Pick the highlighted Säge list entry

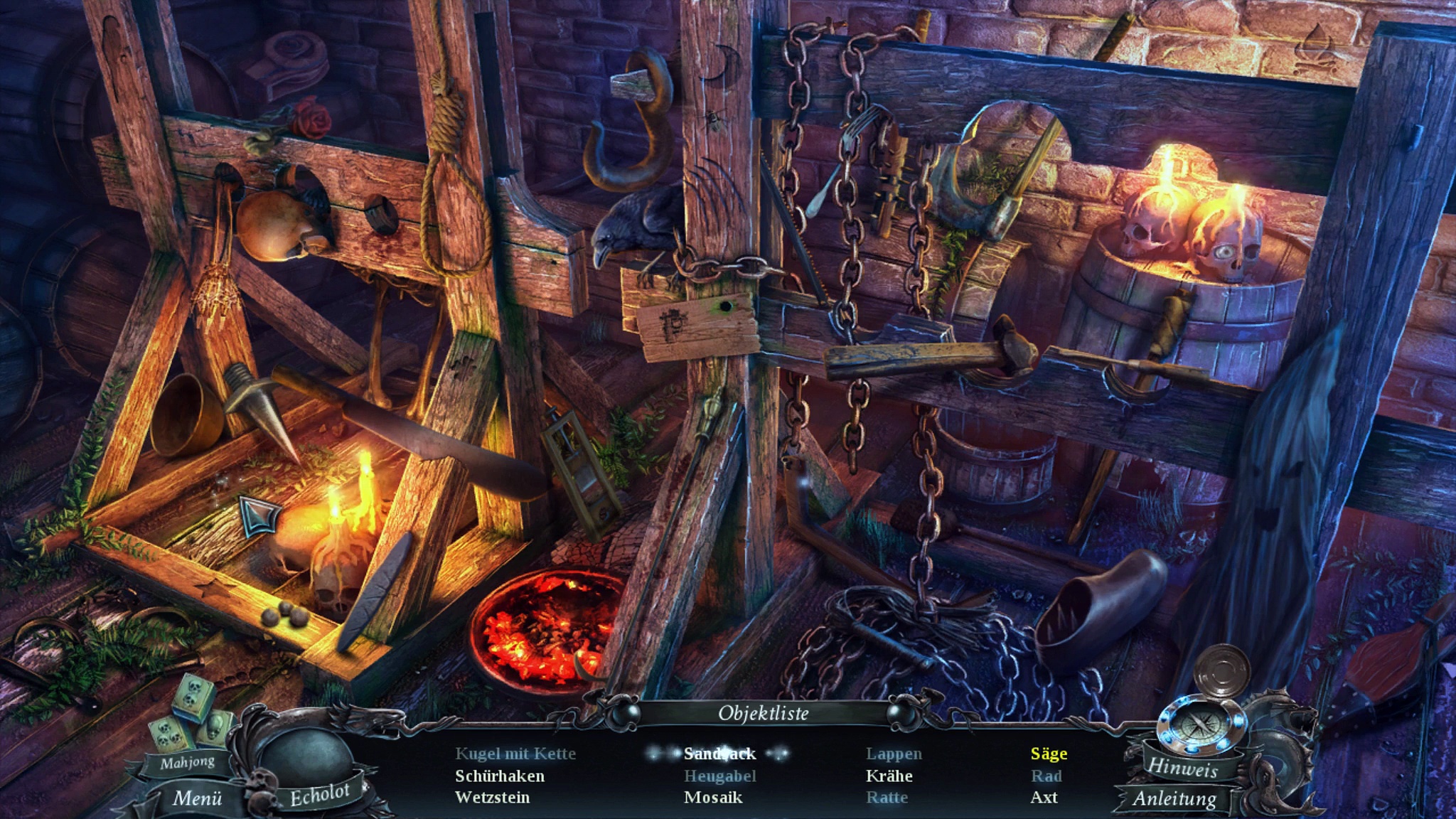[1049, 754]
